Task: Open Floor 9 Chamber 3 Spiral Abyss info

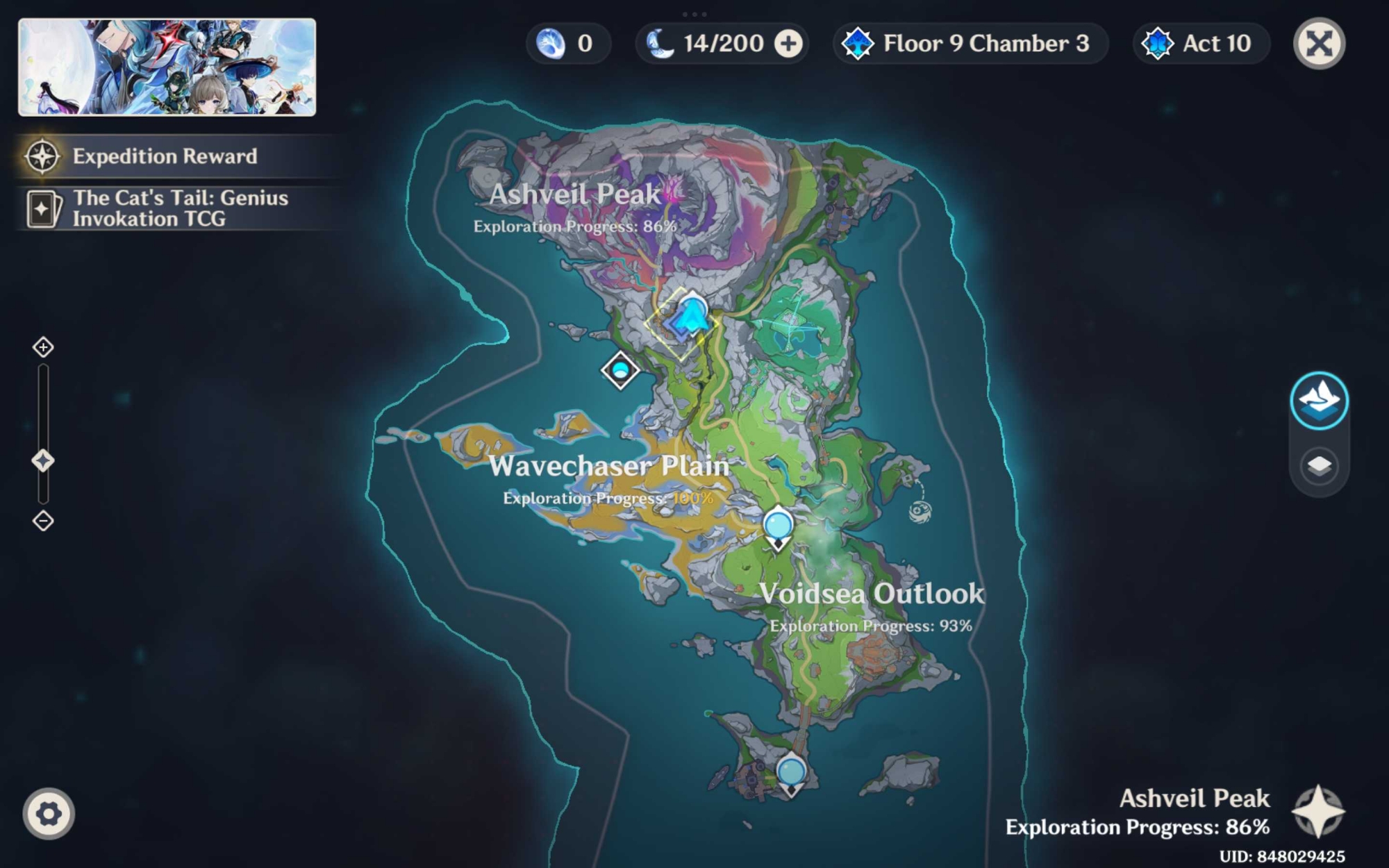Action: (970, 44)
